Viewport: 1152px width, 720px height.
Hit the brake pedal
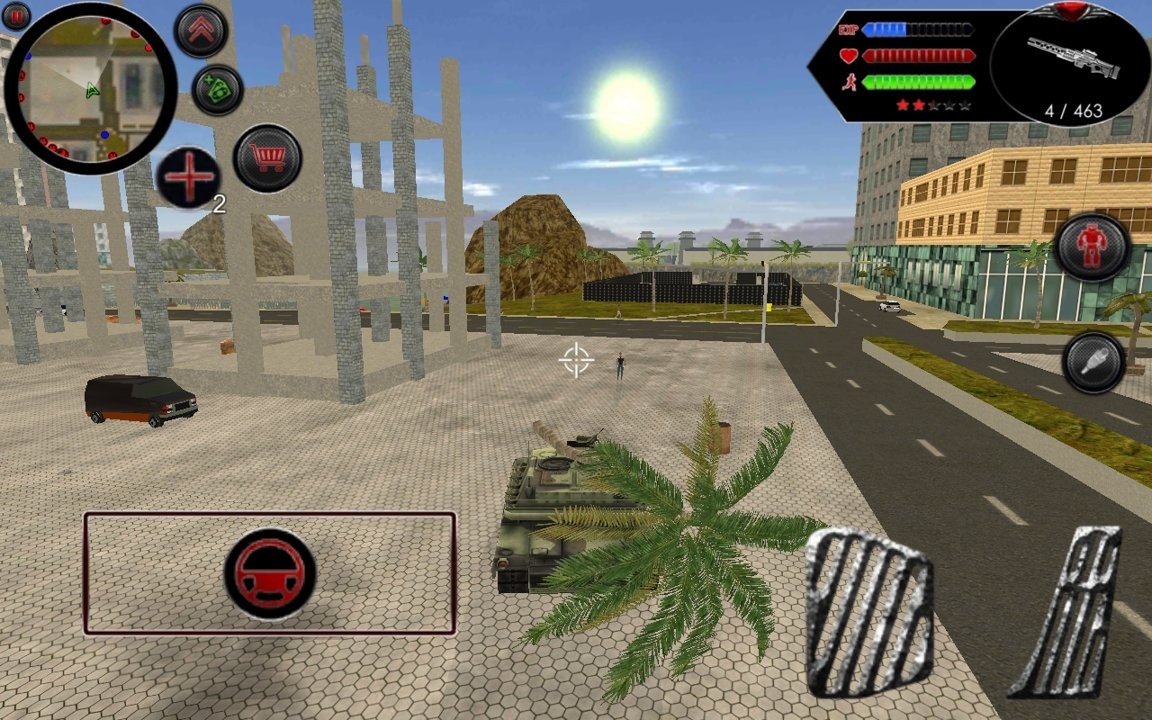869,612
